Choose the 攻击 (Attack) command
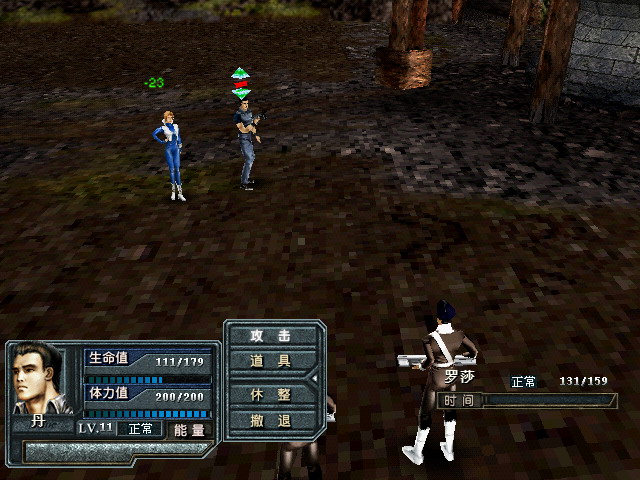The width and height of the screenshot is (640, 480). (270, 336)
